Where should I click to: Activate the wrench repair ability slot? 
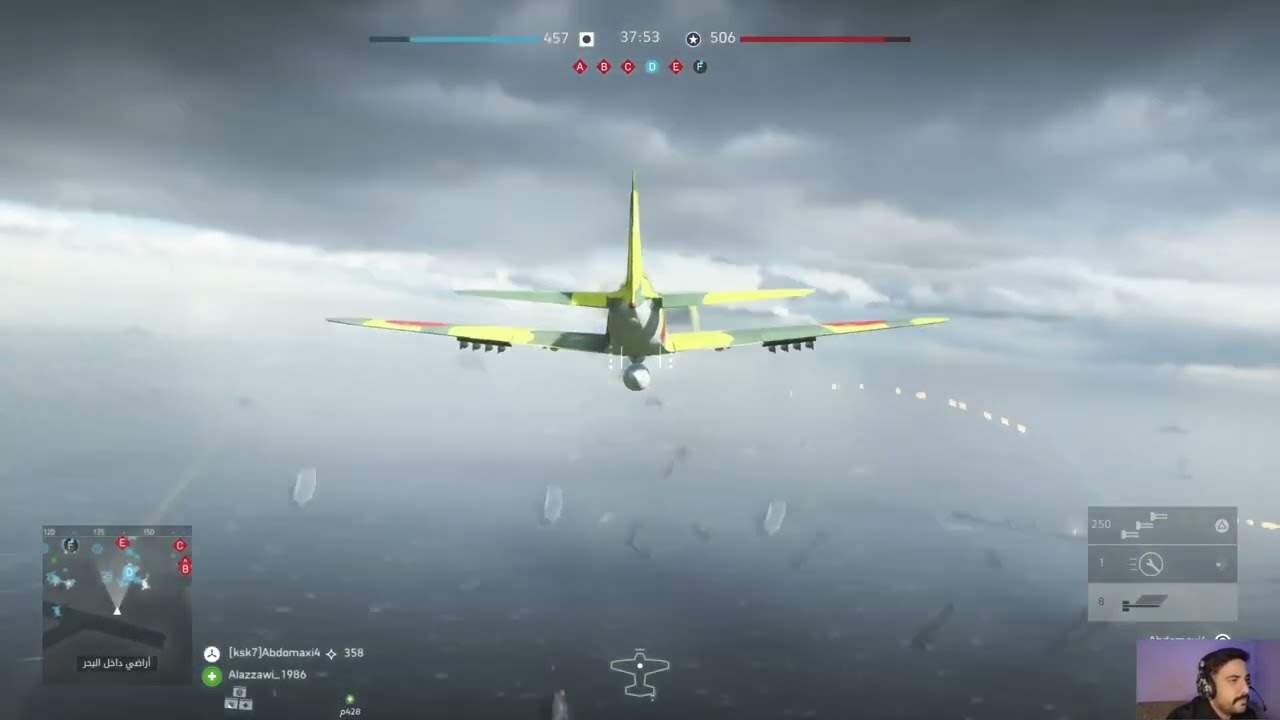(1162, 564)
